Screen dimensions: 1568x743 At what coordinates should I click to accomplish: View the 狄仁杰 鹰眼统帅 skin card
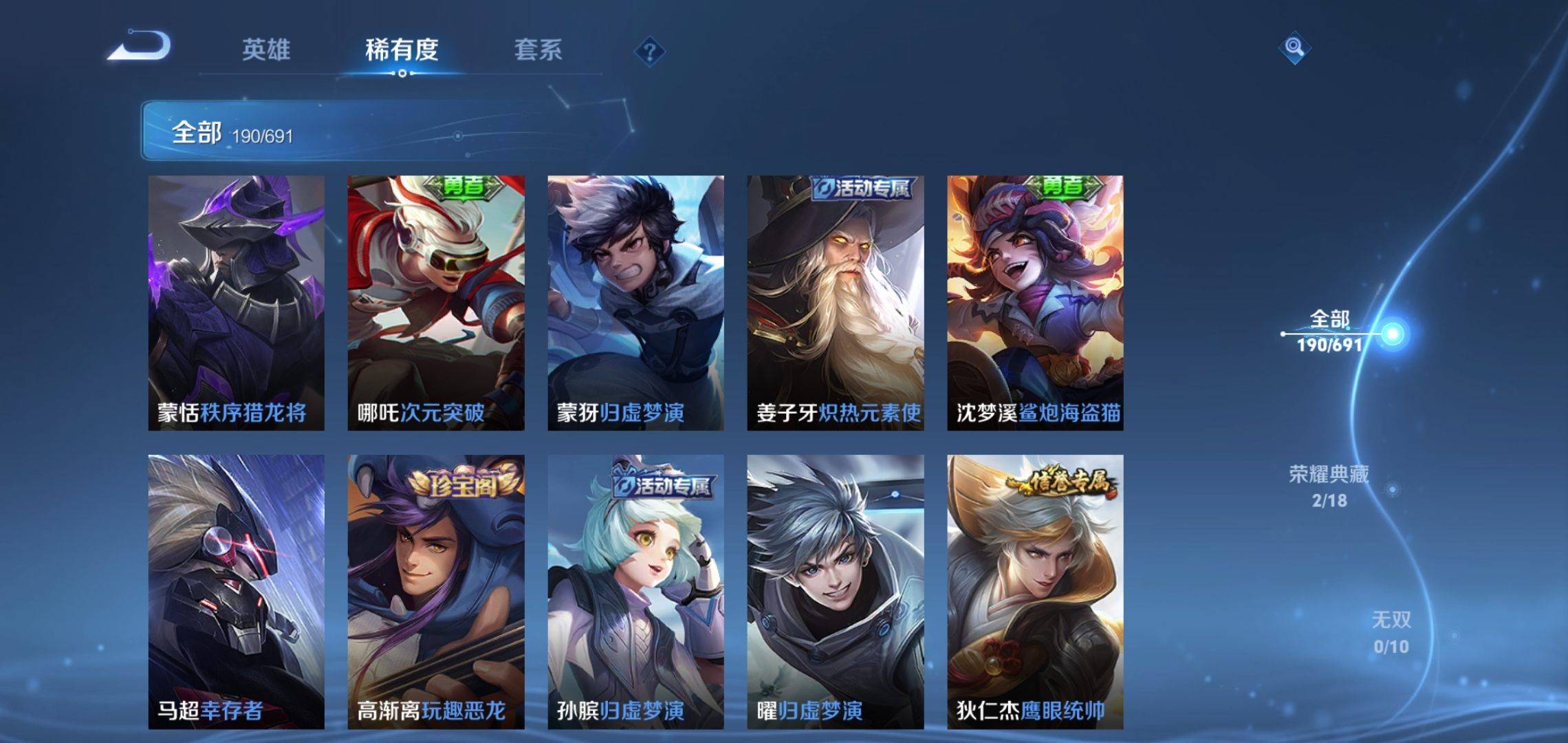1035,592
